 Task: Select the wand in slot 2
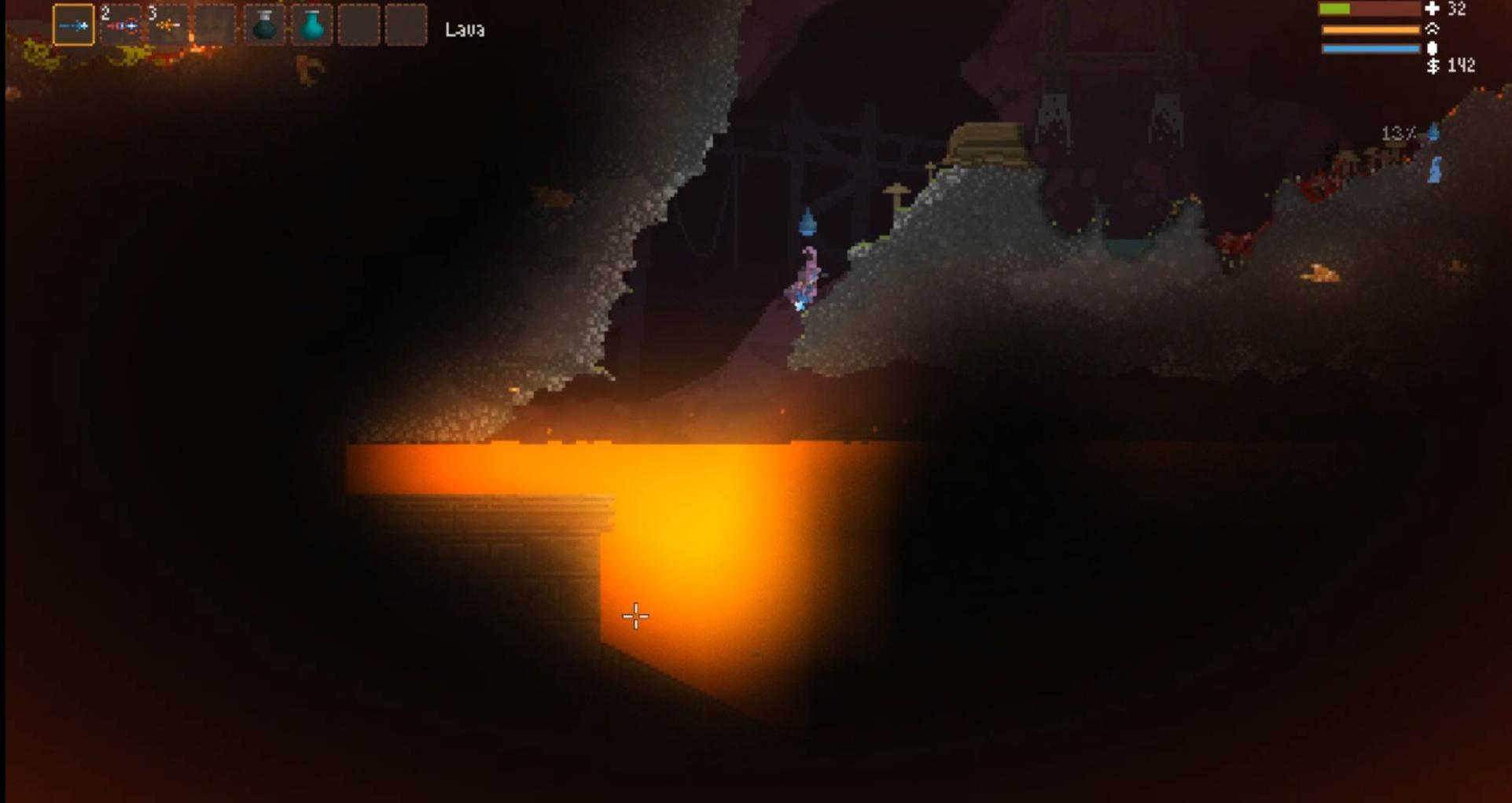[x=122, y=24]
